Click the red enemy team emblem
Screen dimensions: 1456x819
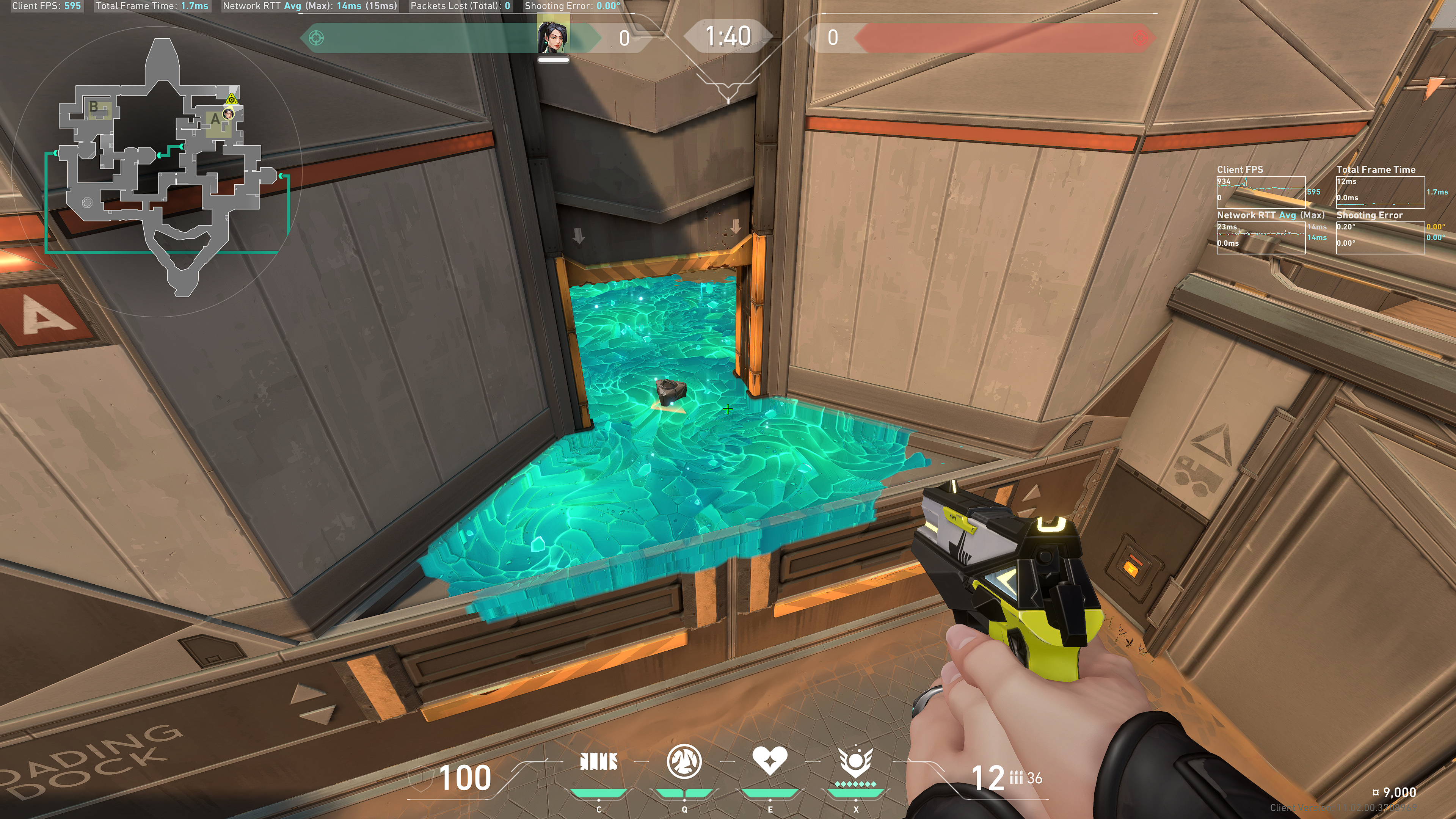[x=1140, y=38]
